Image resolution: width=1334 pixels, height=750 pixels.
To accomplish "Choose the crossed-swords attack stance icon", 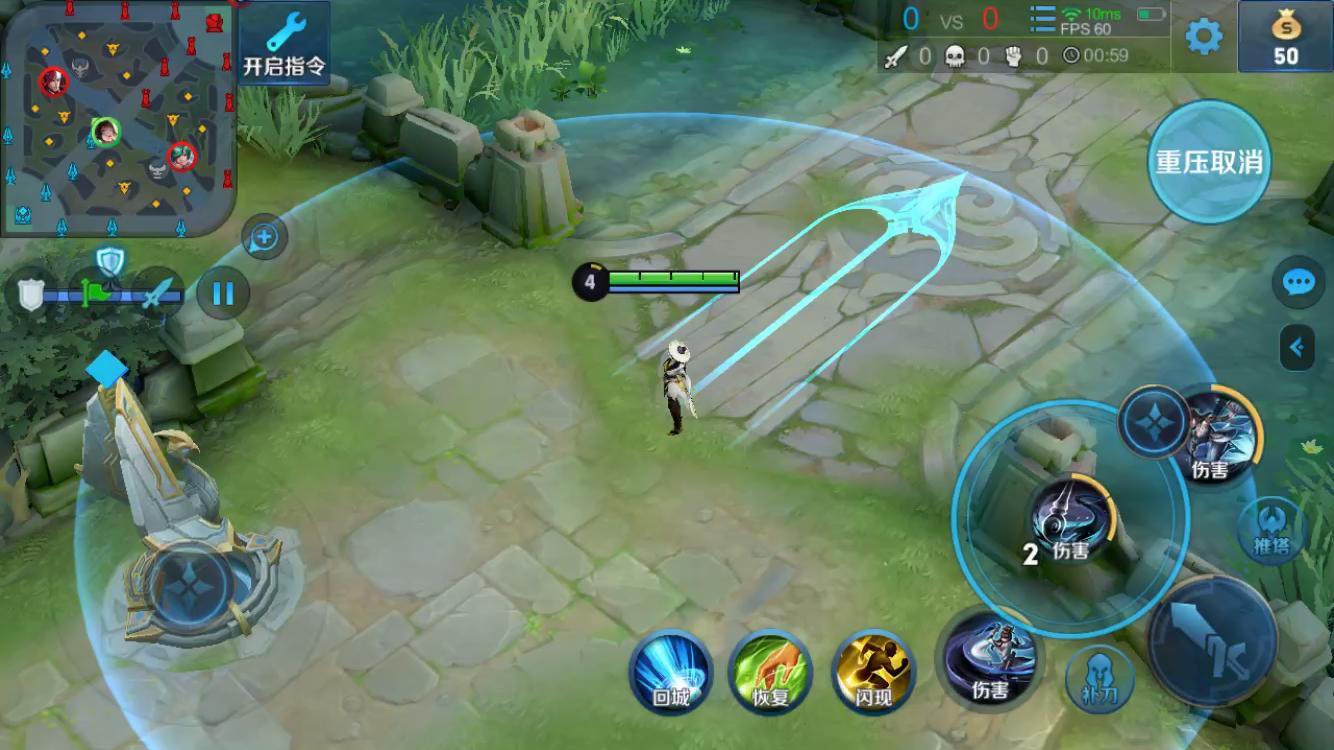I will [x=158, y=294].
